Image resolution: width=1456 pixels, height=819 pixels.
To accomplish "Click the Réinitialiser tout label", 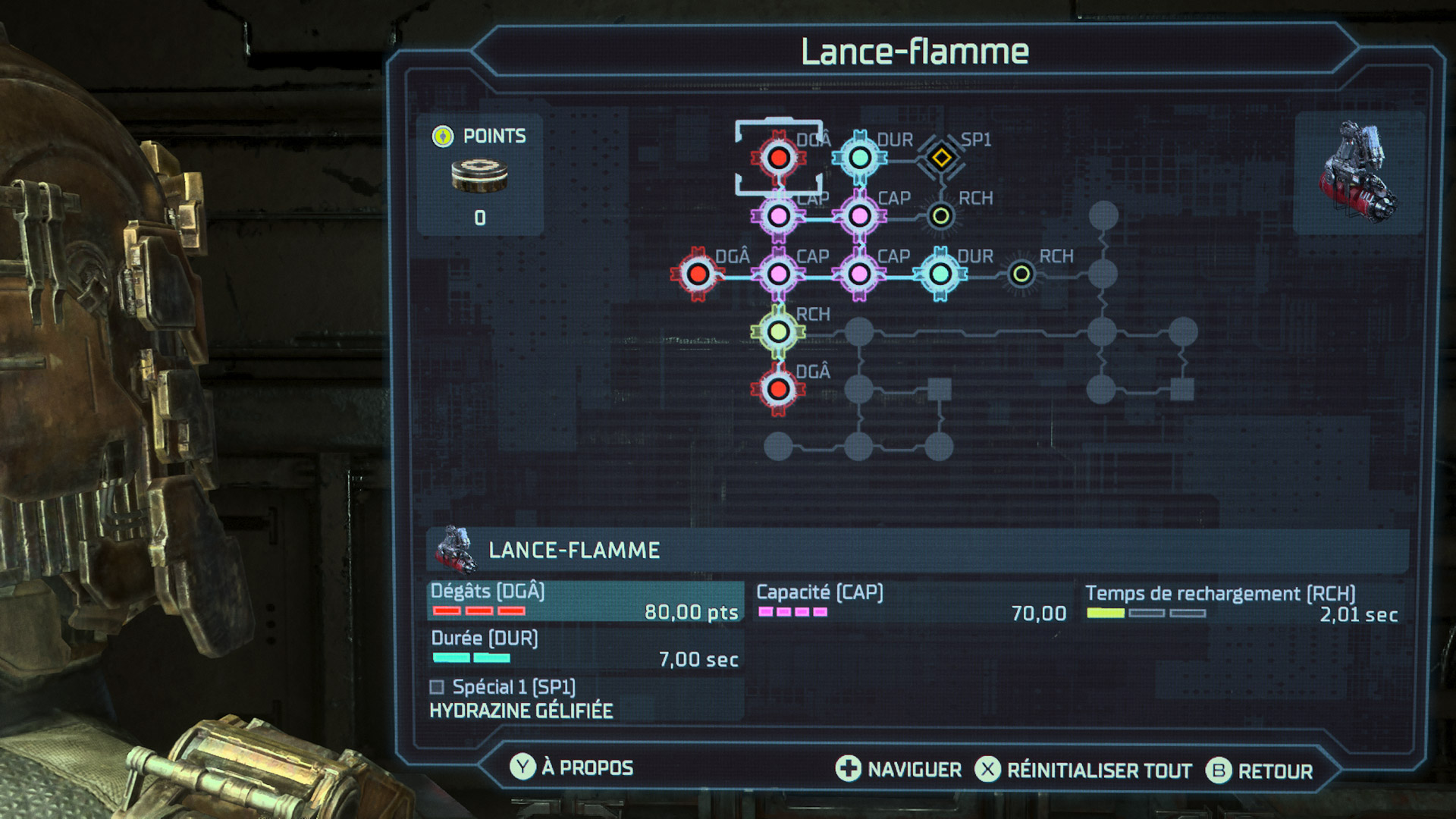I will (1099, 770).
